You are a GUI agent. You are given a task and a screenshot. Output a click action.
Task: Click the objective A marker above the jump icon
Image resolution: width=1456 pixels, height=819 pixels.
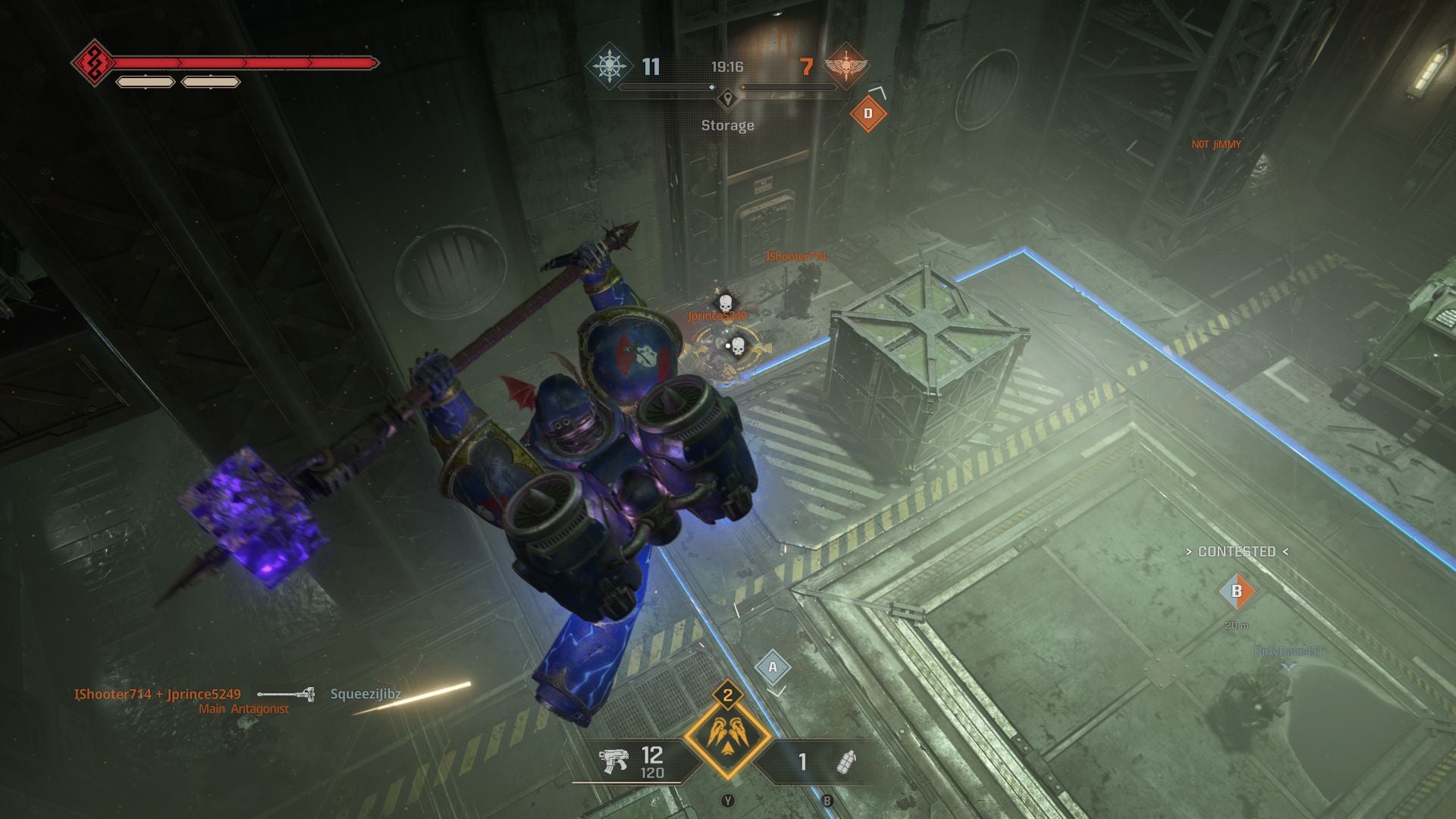[x=773, y=667]
